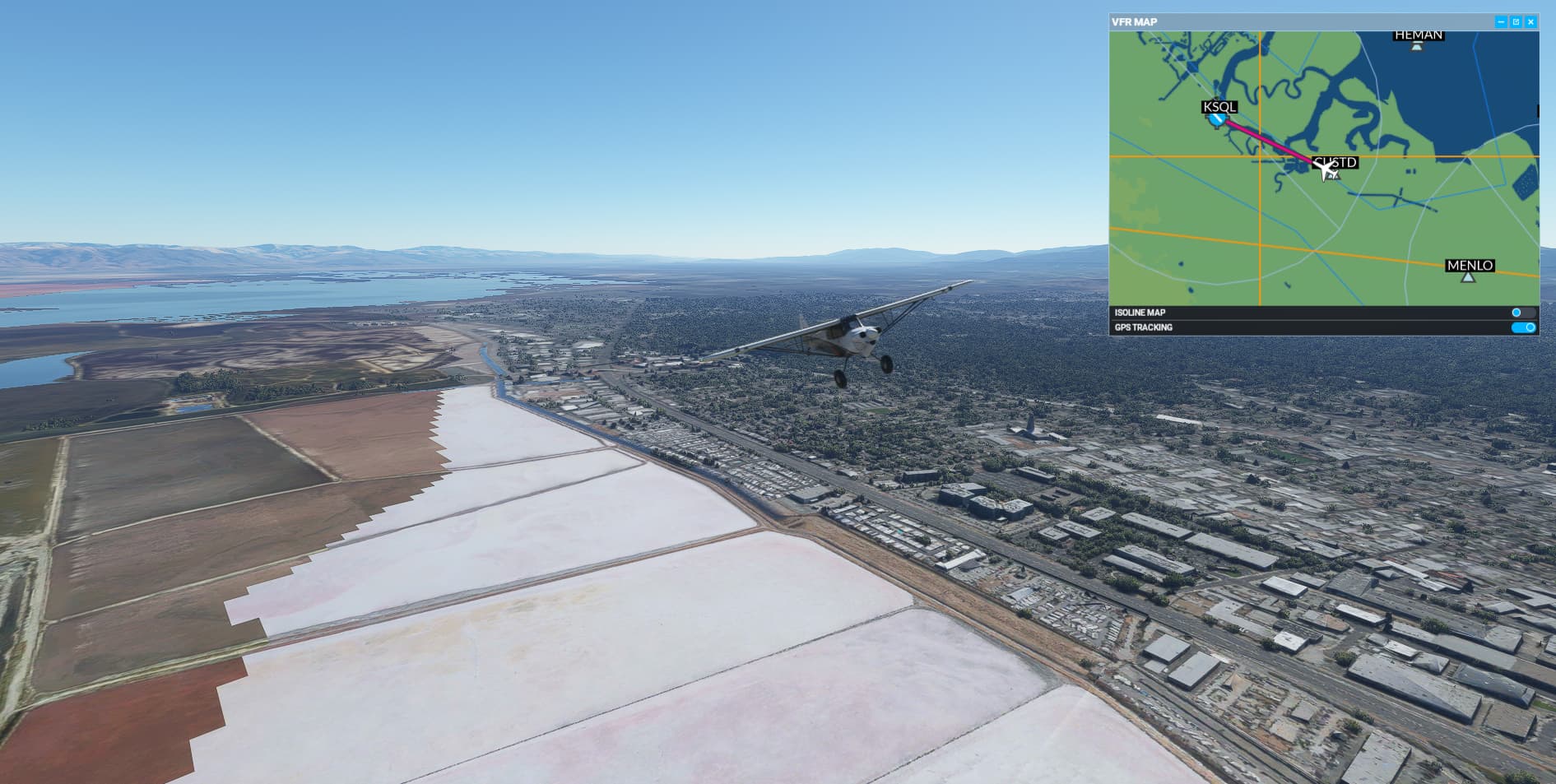Image resolution: width=1556 pixels, height=784 pixels.
Task: Pop out the VFR Map window
Action: (x=1516, y=22)
